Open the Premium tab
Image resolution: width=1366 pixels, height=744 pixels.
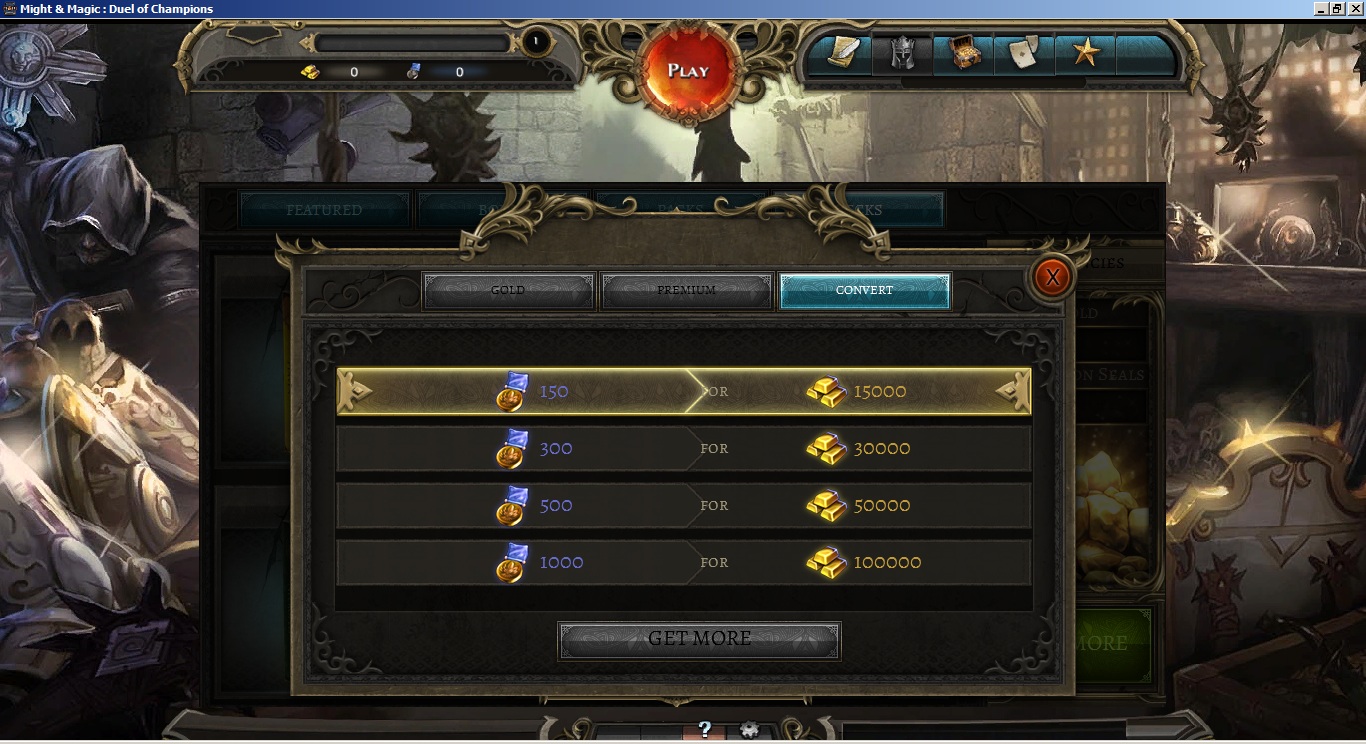point(686,291)
